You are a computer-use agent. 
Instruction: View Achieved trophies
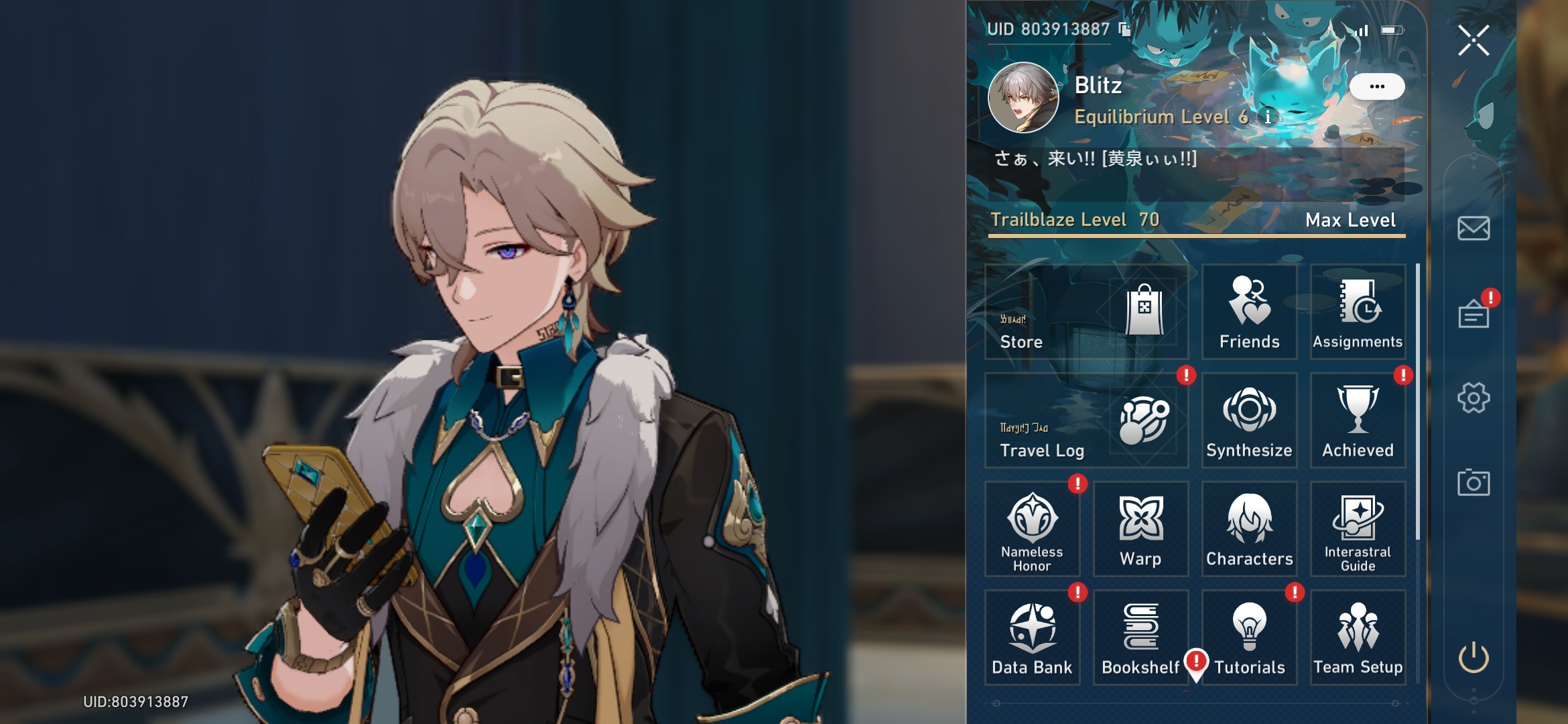coord(1358,419)
